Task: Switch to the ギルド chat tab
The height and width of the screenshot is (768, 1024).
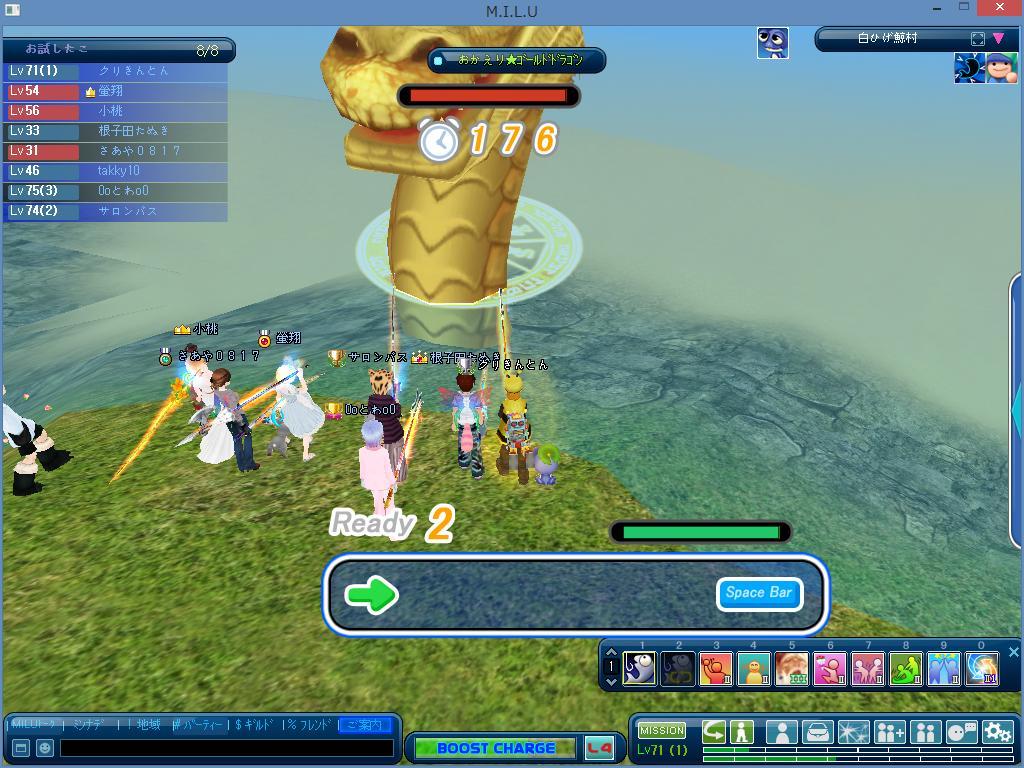Action: [256, 724]
